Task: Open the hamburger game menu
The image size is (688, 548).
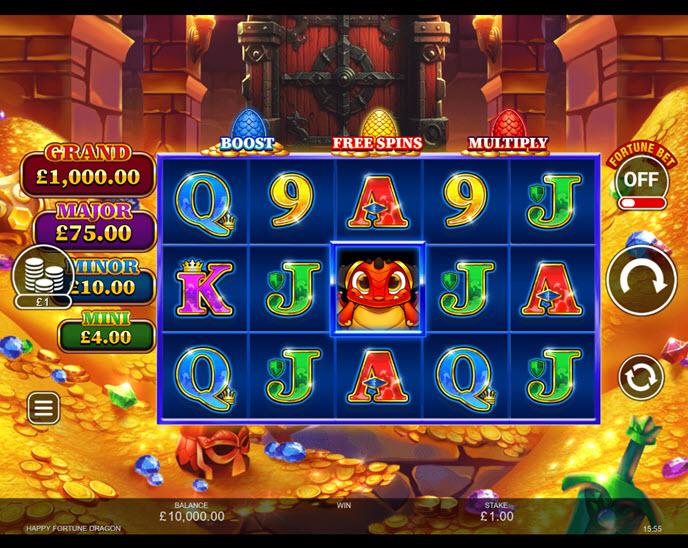Action: click(x=43, y=408)
